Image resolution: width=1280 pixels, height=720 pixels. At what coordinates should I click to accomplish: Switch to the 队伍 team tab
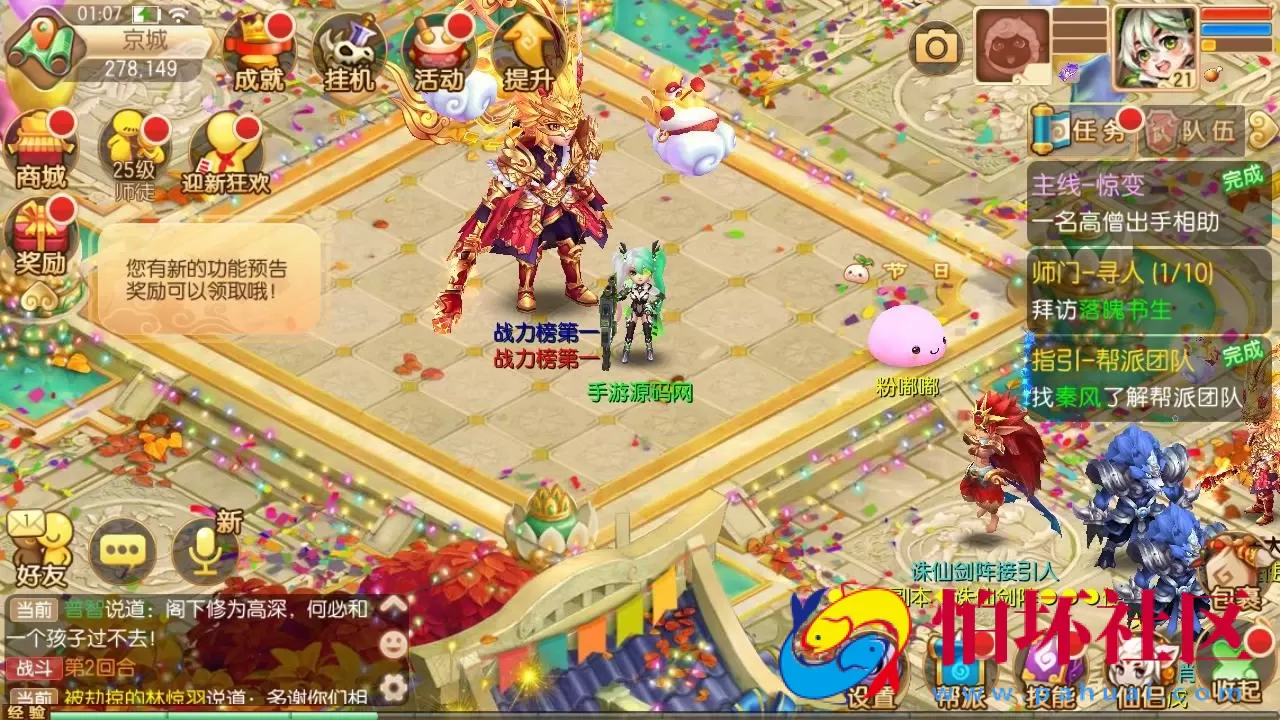click(1205, 130)
